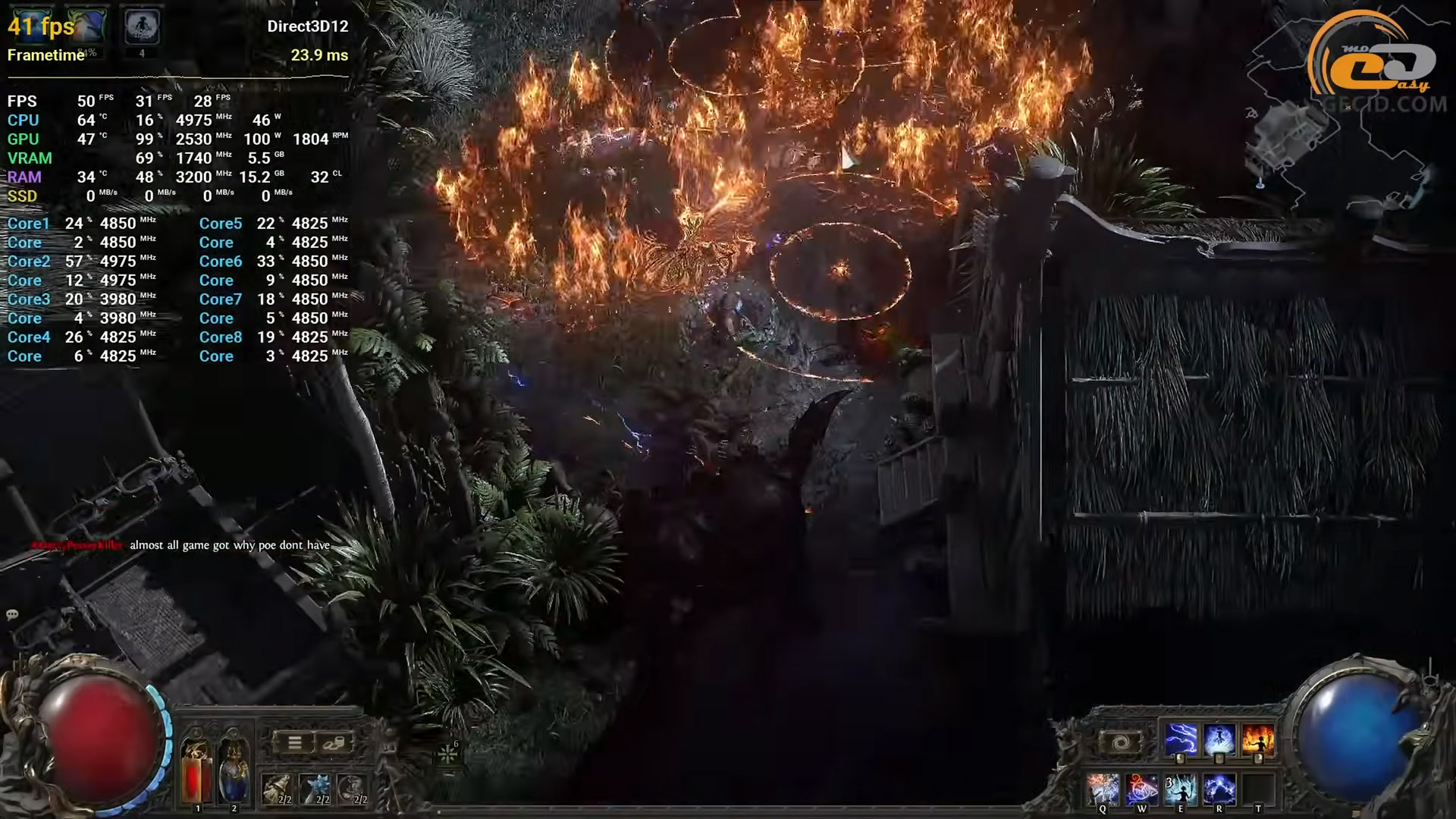Click the snowflake status icon
This screenshot has height=819, width=1456.
click(448, 755)
